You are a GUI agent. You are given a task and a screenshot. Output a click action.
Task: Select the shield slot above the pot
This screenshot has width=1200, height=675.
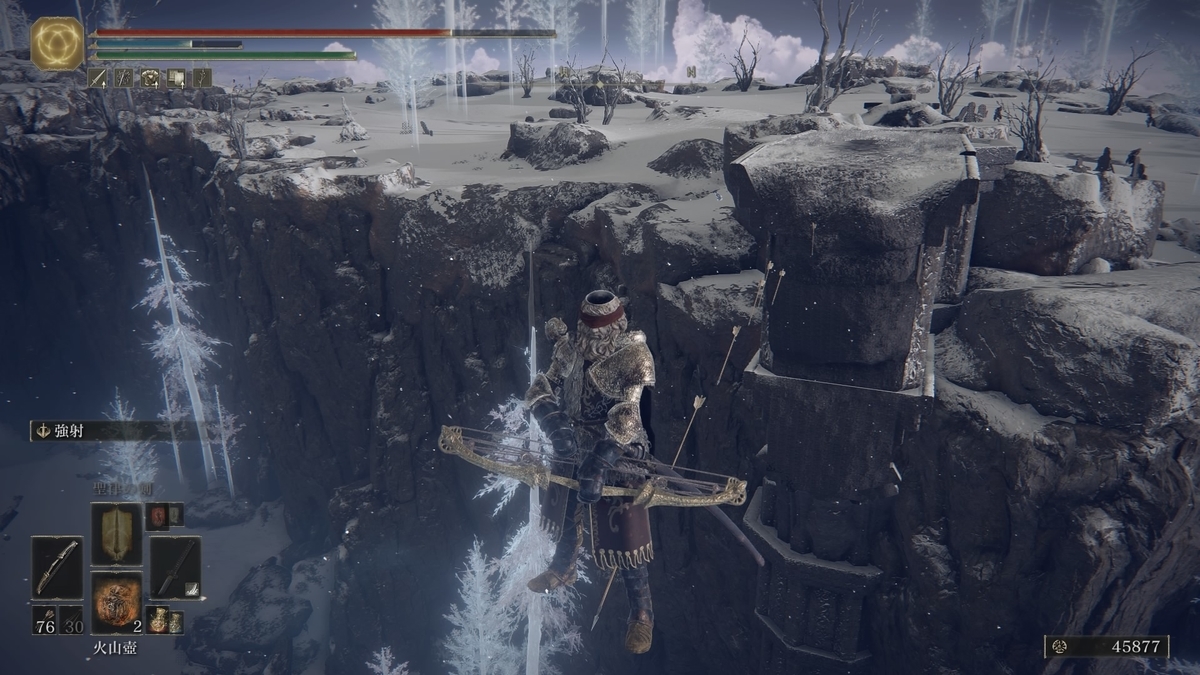point(116,533)
